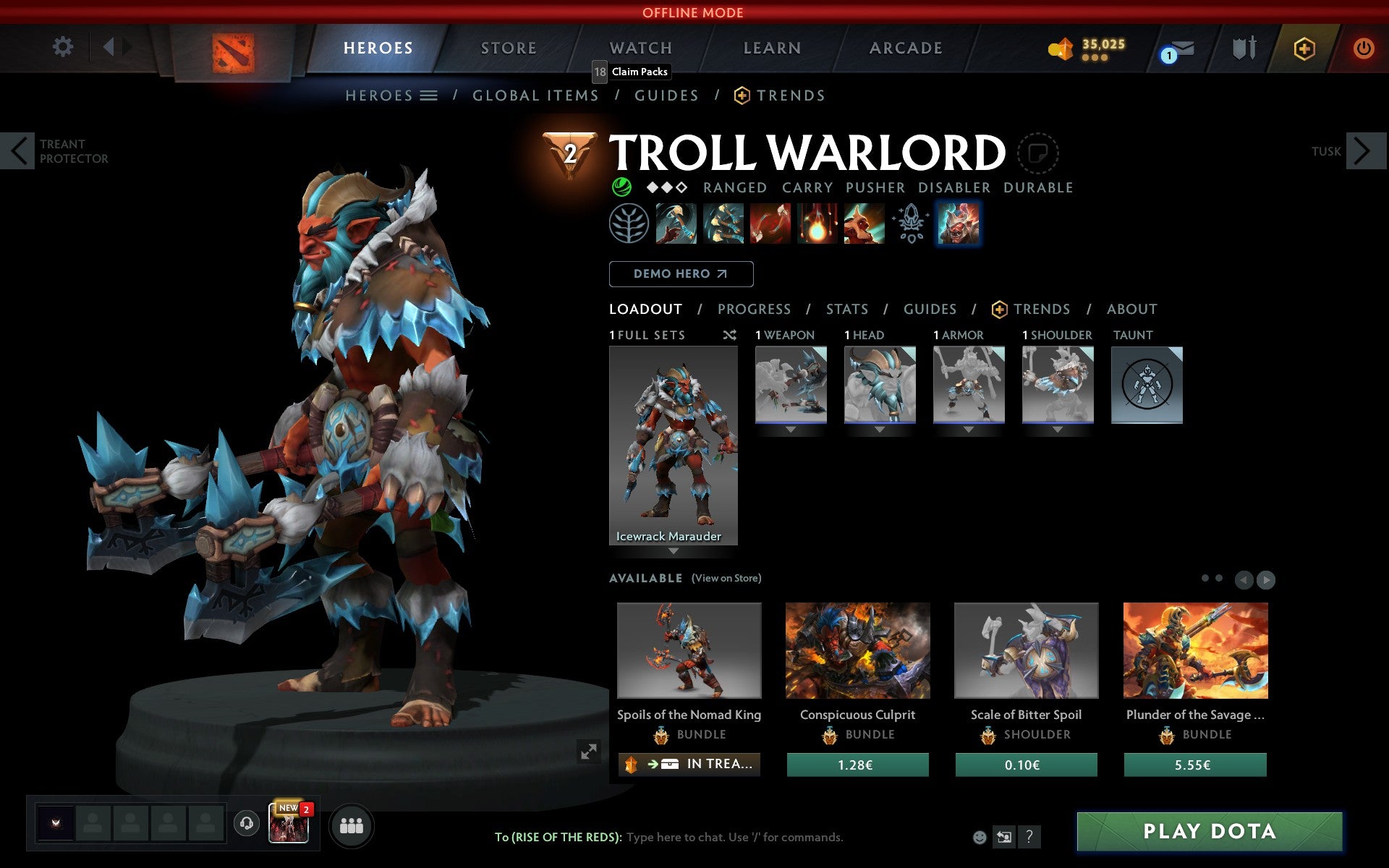Click the emoticon smiley icon near chat
Viewport: 1389px width, 868px height.
pyautogui.click(x=980, y=838)
